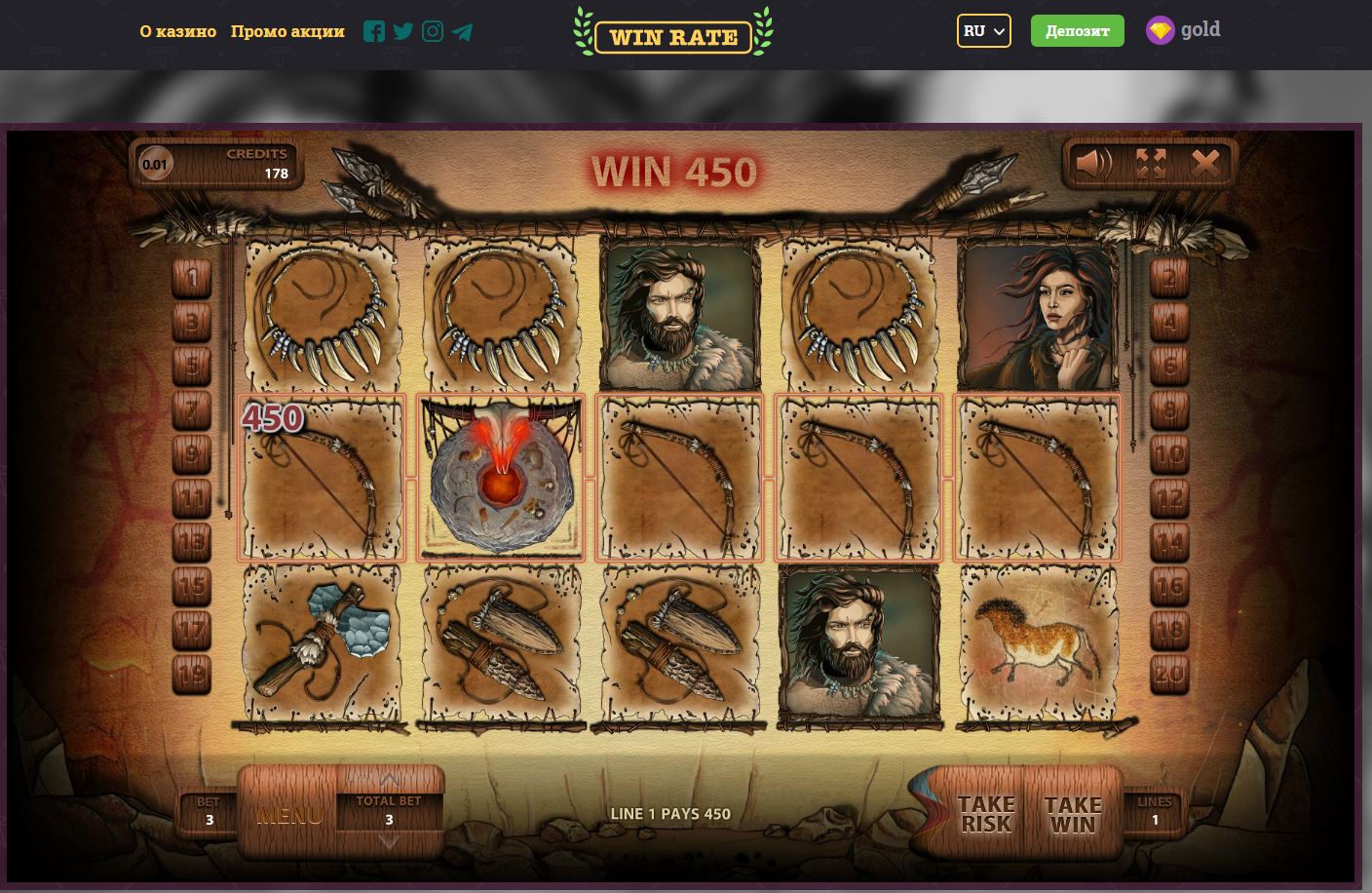The width and height of the screenshot is (1372, 893).
Task: Click the 0.01 coin value button
Action: pyautogui.click(x=155, y=164)
